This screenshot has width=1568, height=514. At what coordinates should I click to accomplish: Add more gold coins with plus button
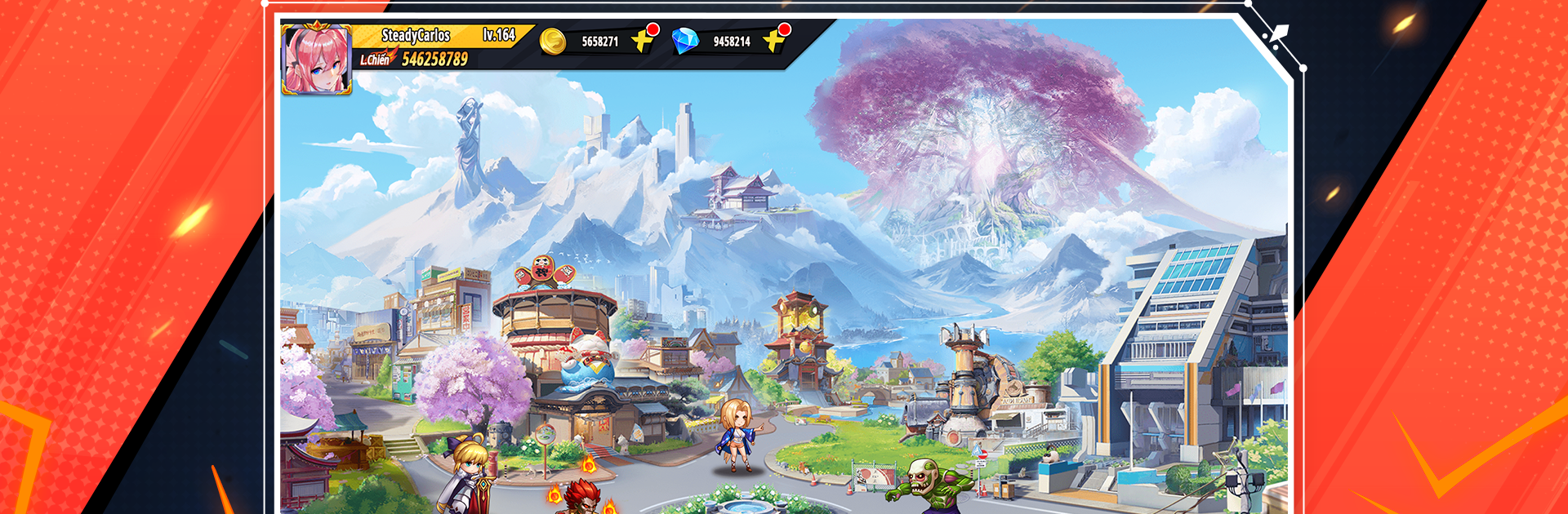coord(644,40)
